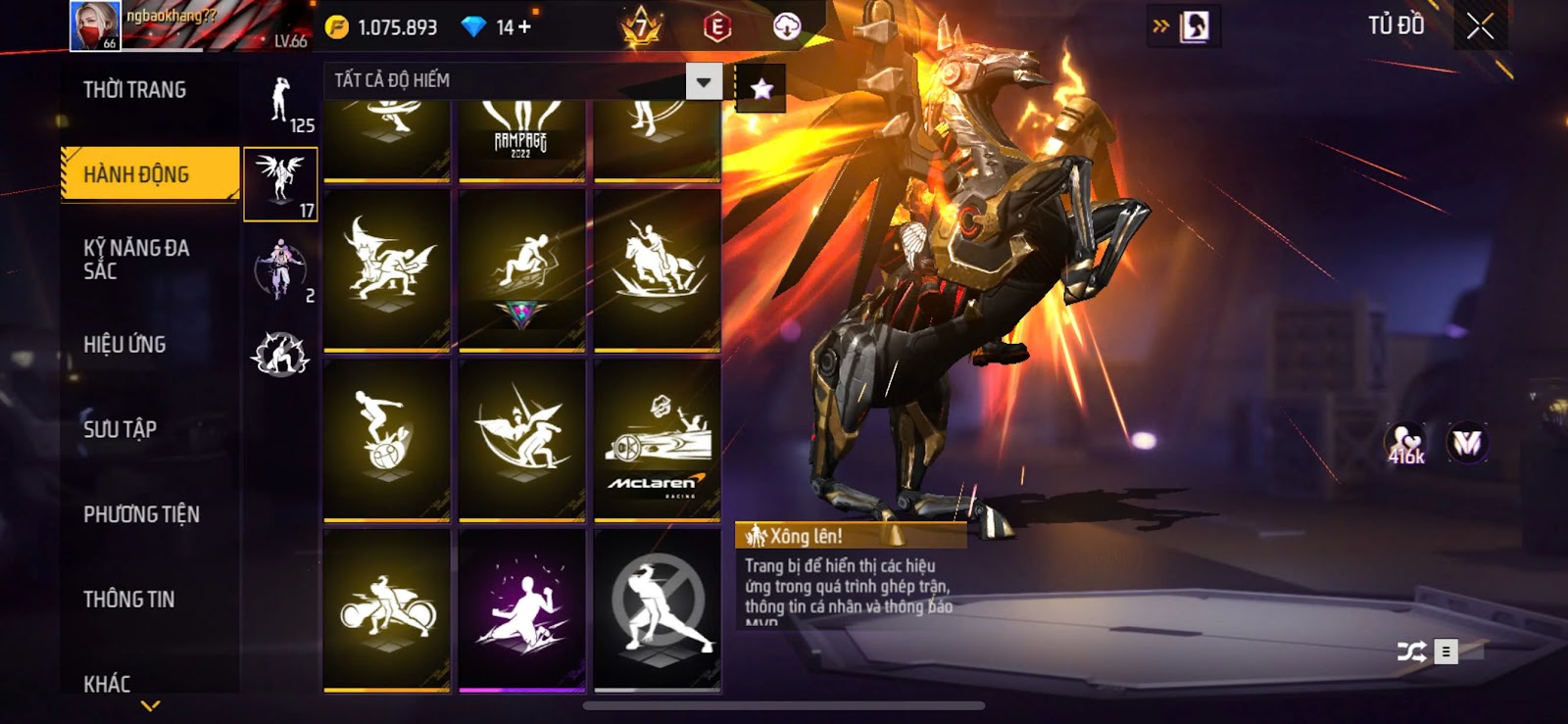Switch to Kỹ Năng Đa Sắc

point(137,260)
